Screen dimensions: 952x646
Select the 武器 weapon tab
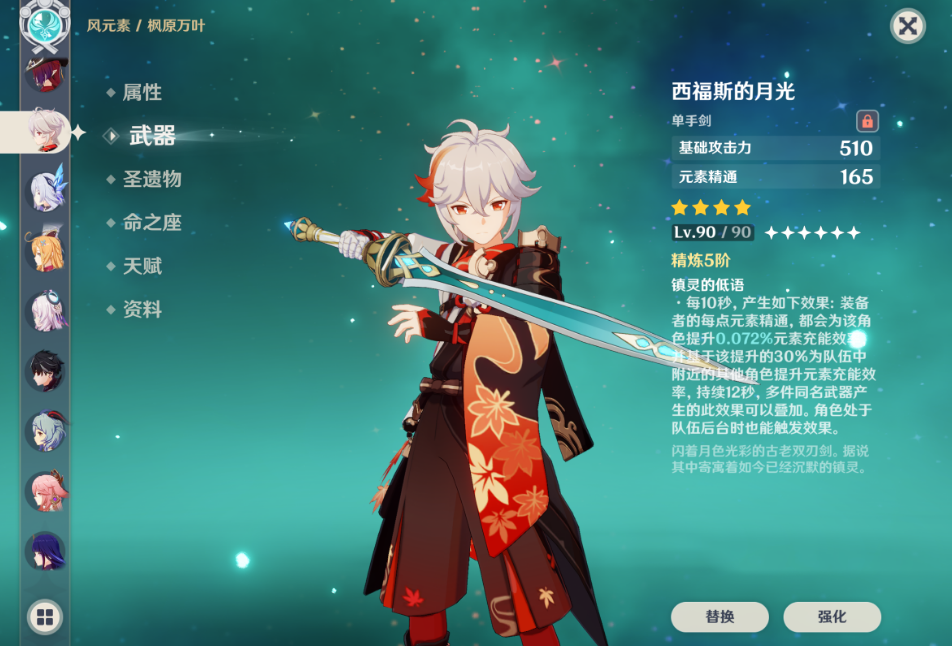point(151,136)
